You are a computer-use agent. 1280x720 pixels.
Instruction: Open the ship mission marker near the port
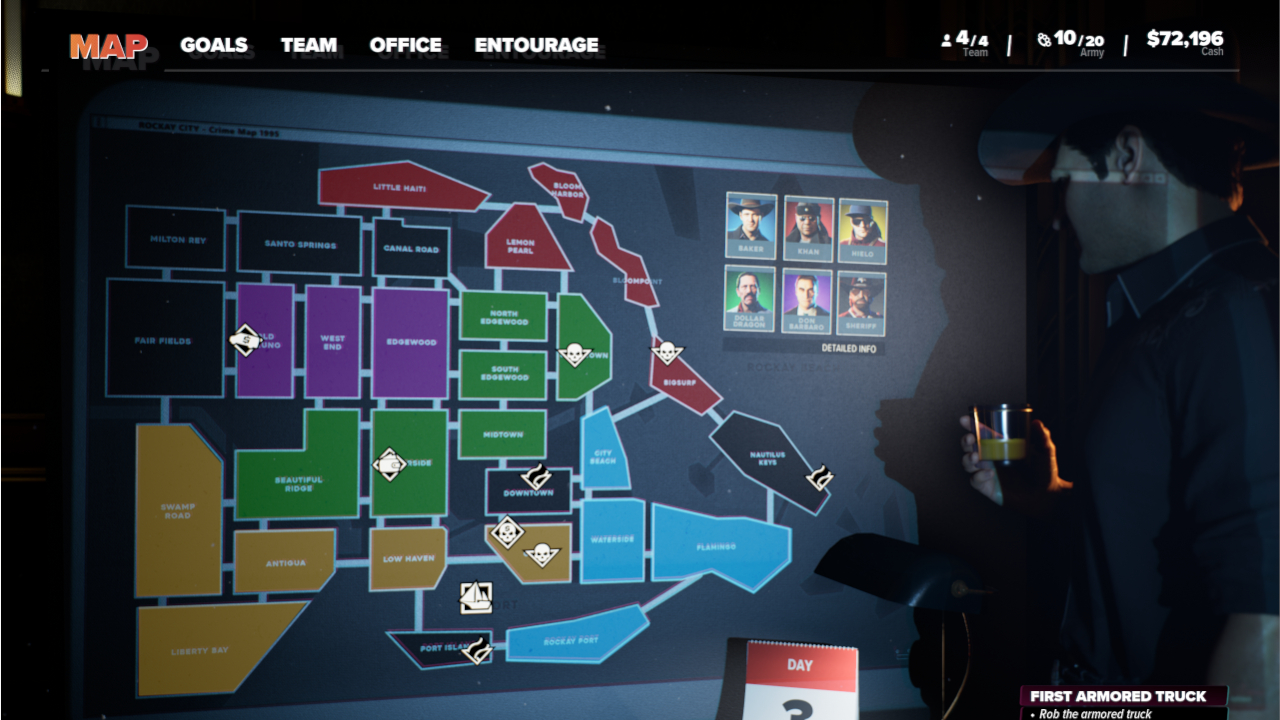tap(476, 597)
